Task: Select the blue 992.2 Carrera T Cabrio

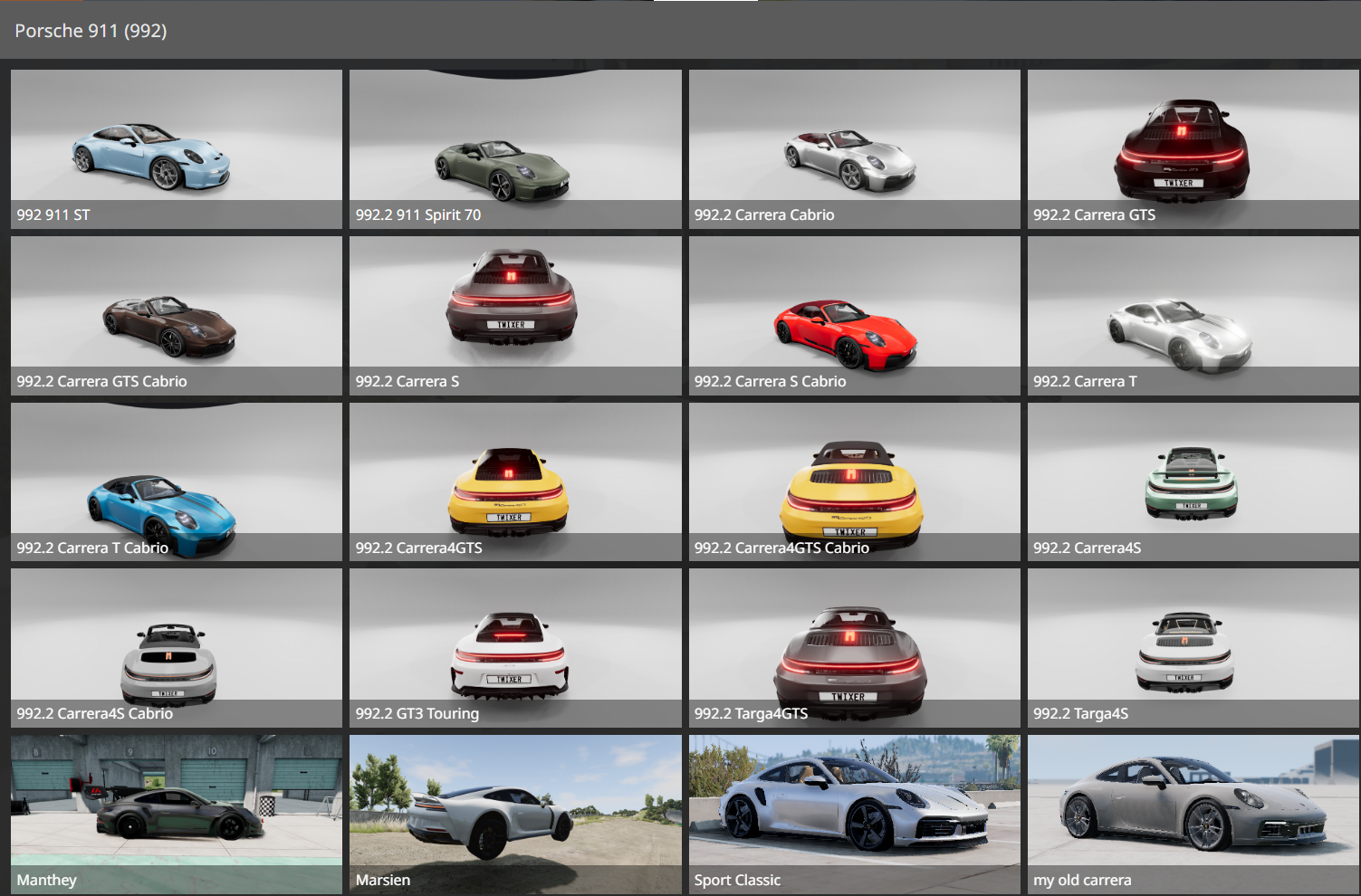Action: pos(177,481)
